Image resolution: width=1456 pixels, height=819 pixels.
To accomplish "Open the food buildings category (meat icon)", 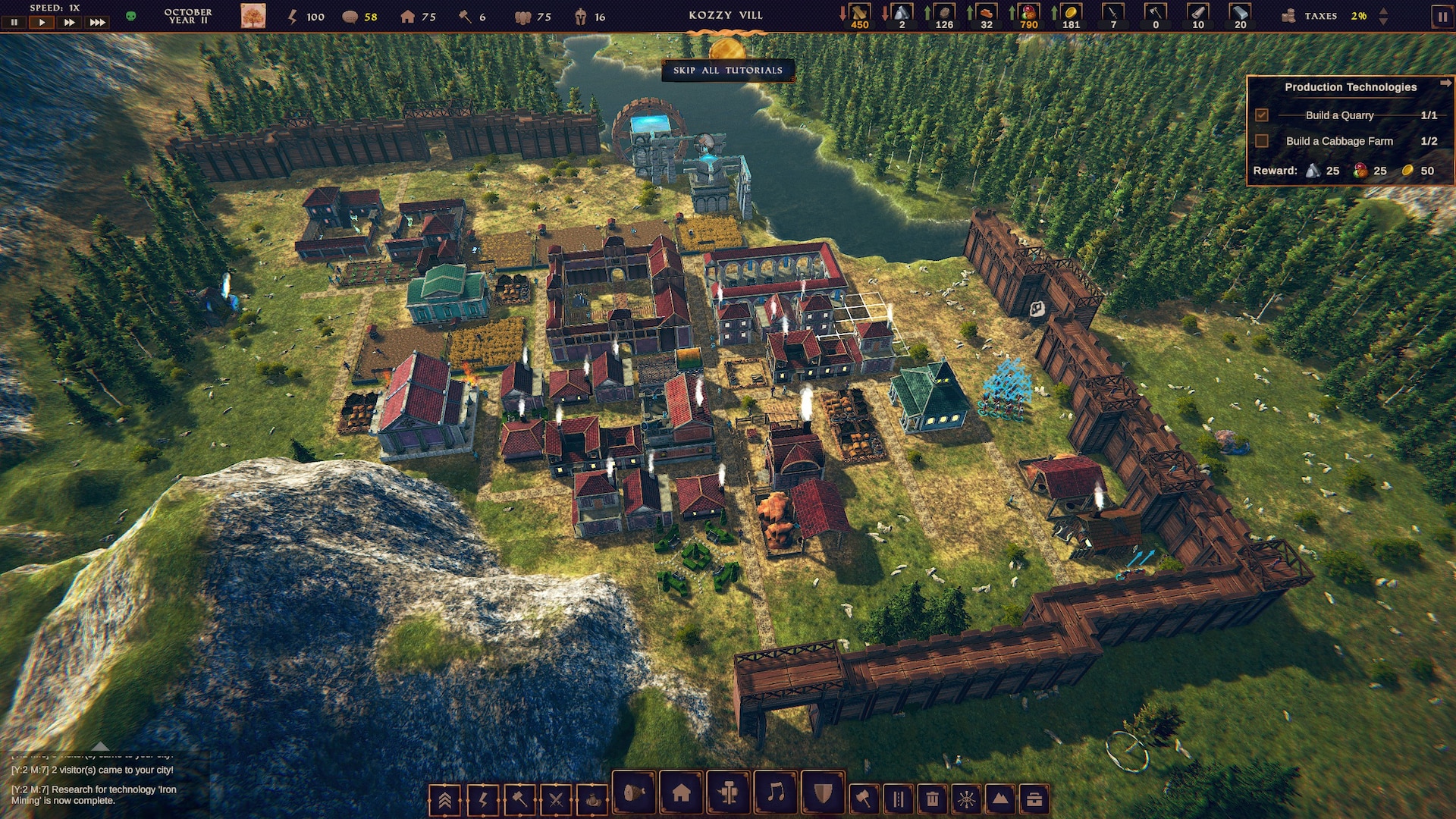I will (x=633, y=793).
